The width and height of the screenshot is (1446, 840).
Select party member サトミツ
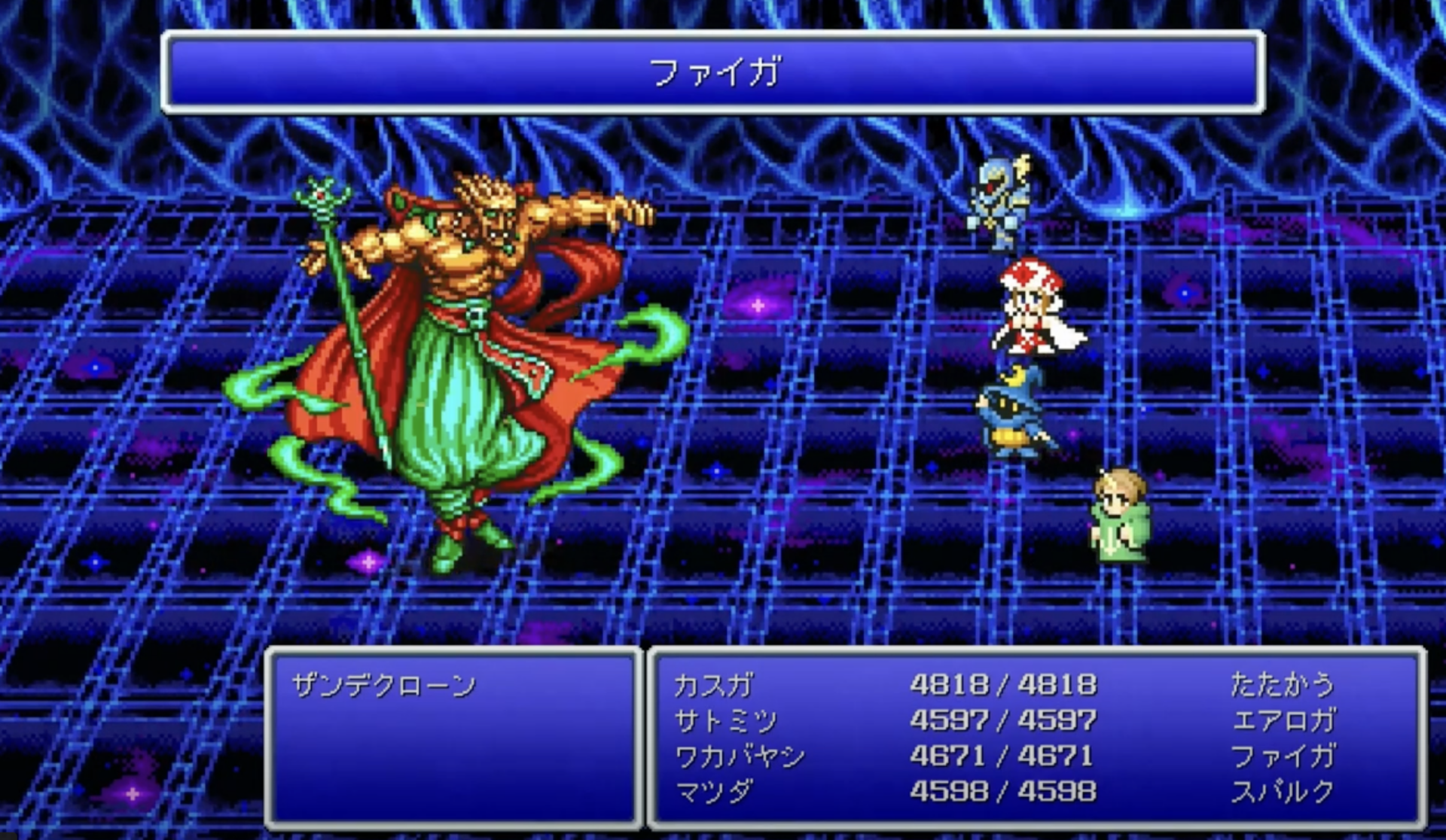[x=725, y=720]
